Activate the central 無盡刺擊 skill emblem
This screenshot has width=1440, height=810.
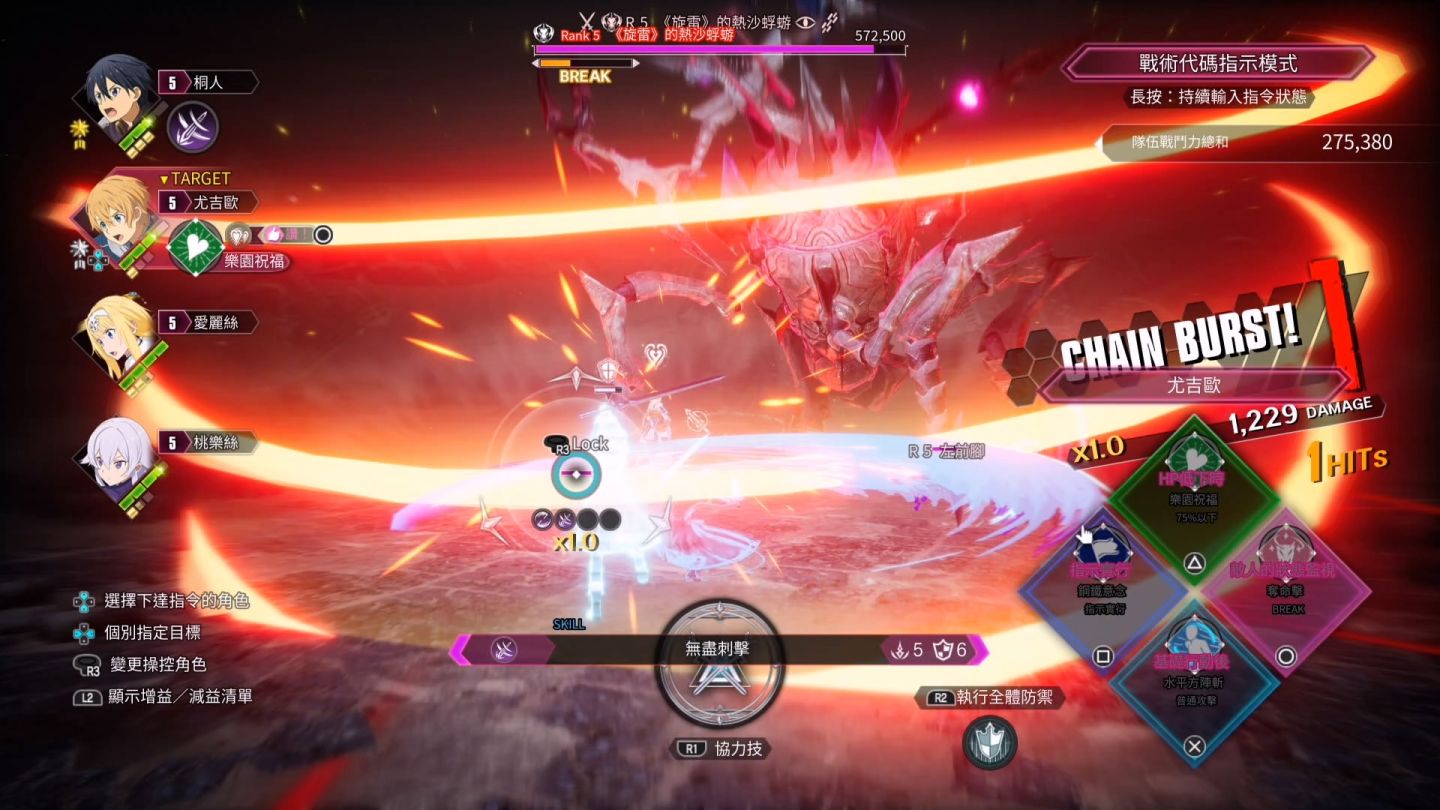point(717,662)
